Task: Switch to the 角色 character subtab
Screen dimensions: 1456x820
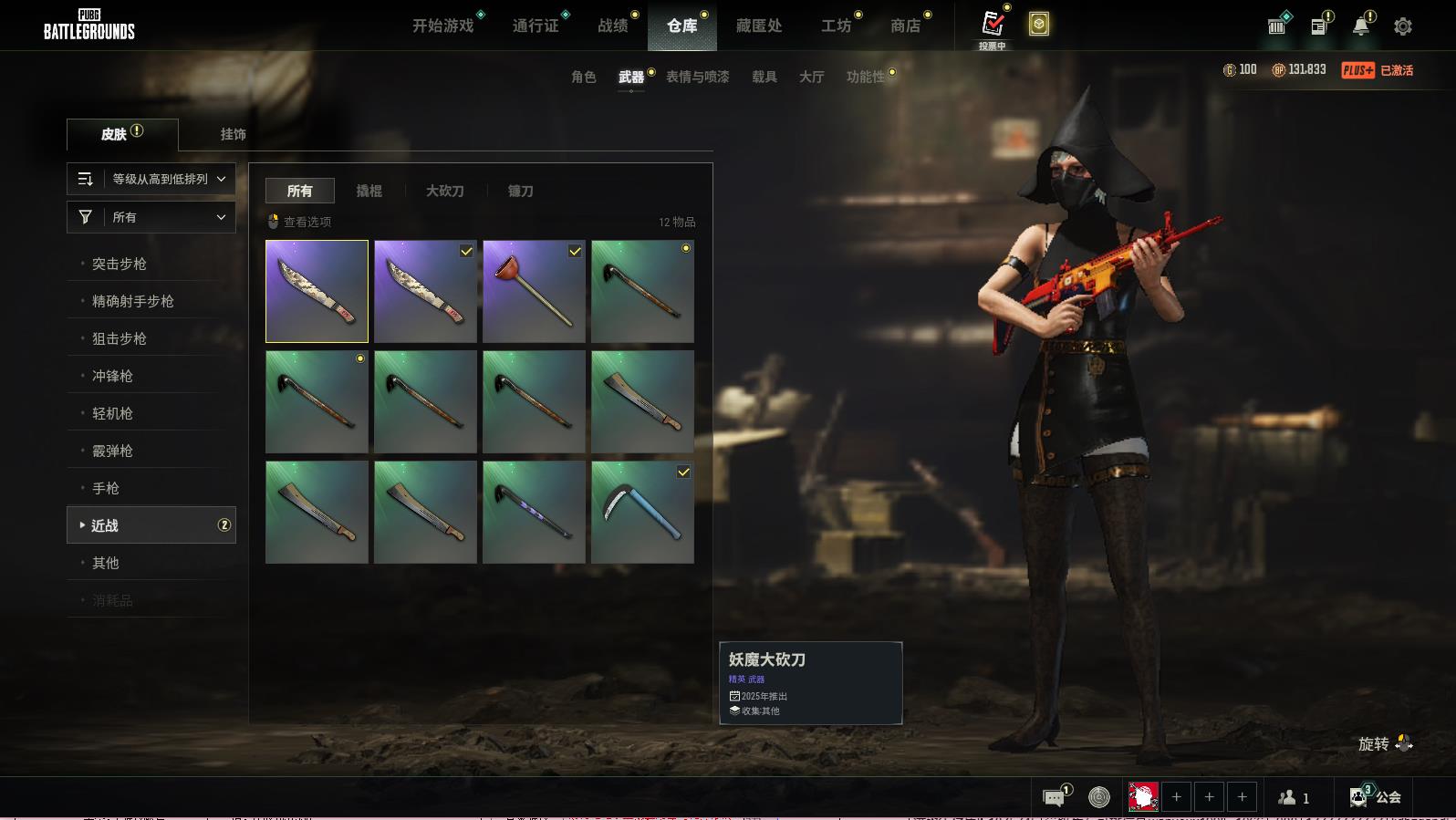Action: tap(584, 77)
